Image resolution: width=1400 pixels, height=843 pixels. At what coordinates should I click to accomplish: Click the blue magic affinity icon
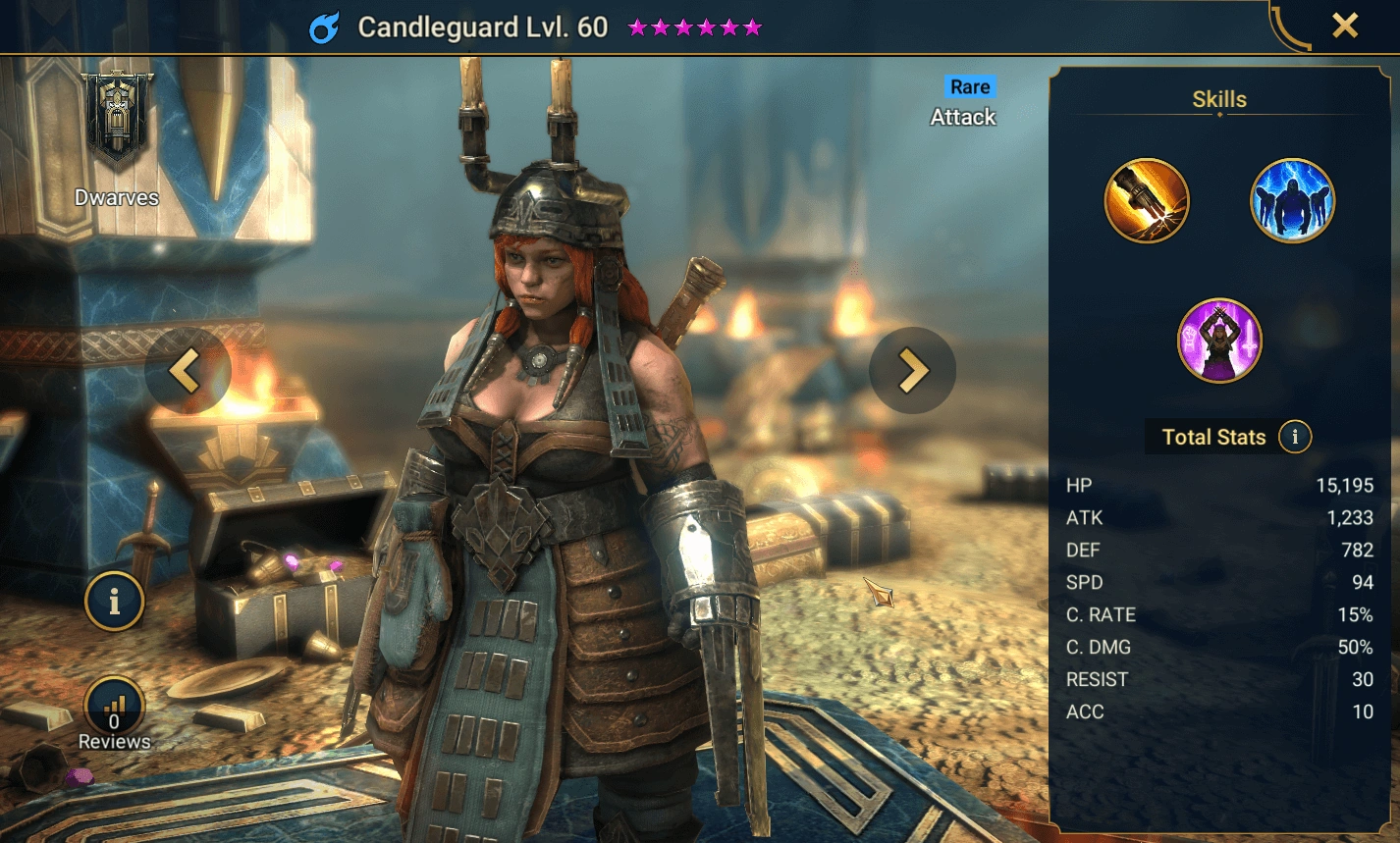pyautogui.click(x=324, y=27)
